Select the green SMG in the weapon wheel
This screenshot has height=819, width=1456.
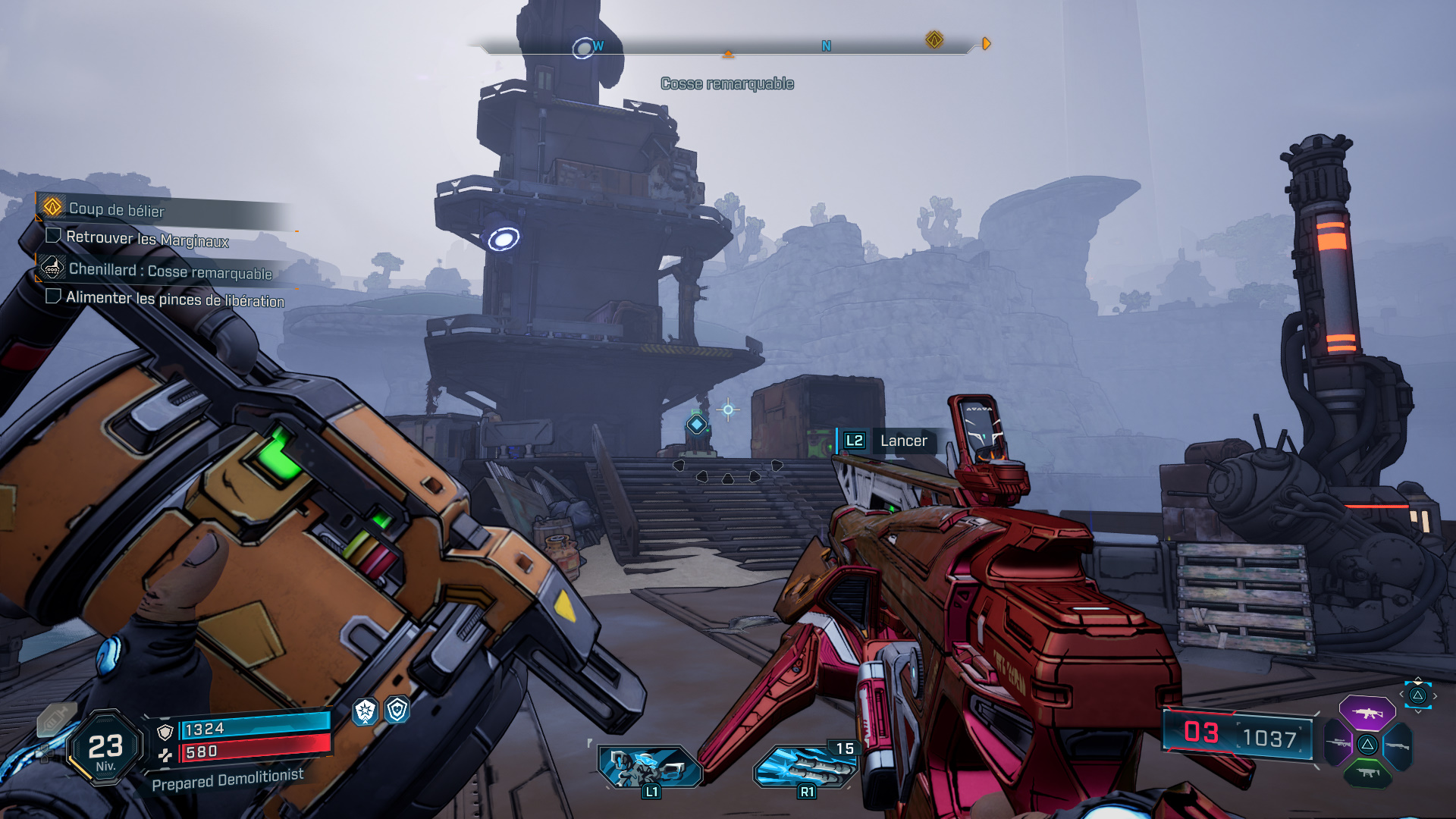[x=1367, y=772]
